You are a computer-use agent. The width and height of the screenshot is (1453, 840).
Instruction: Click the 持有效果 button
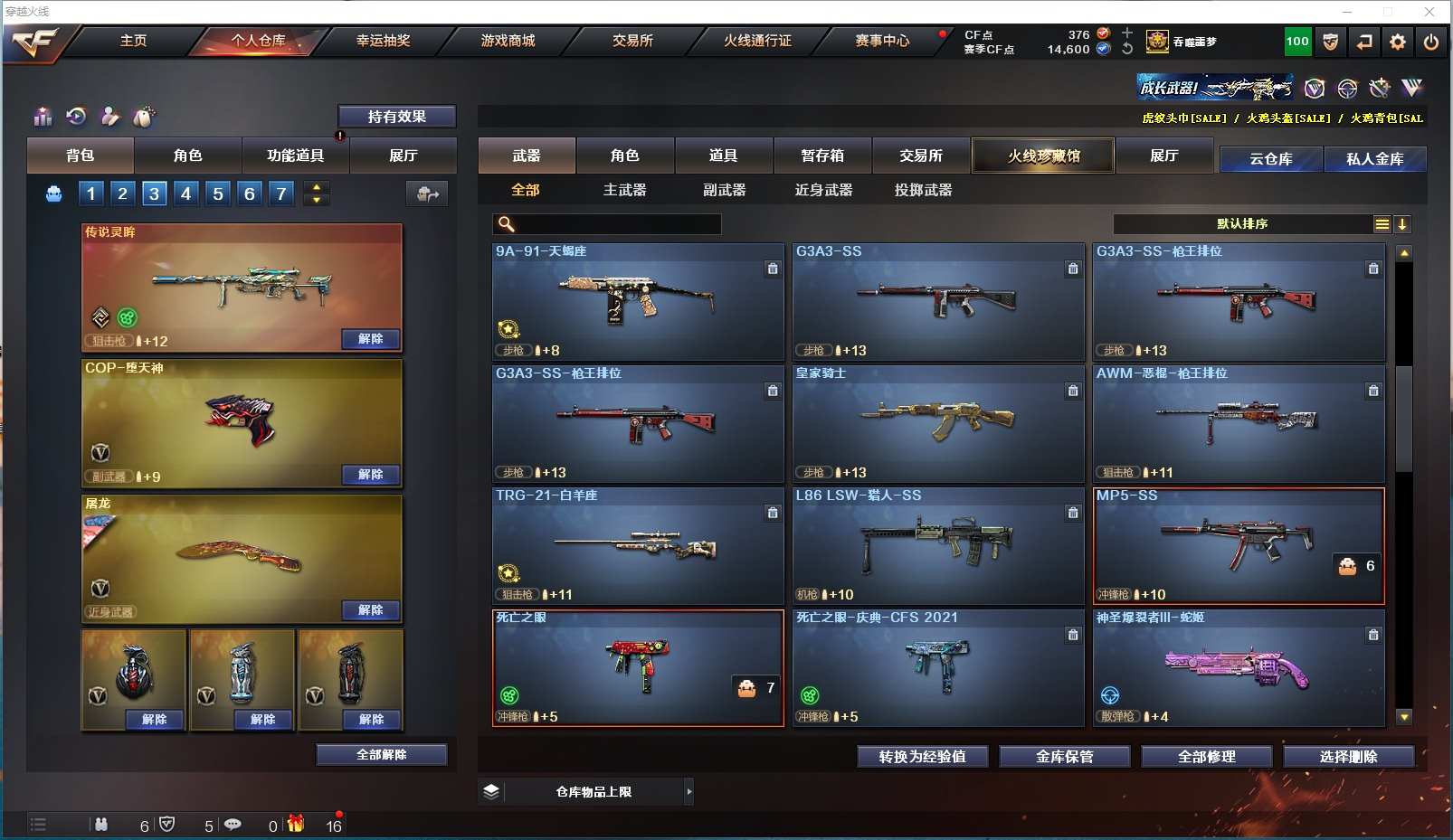click(x=396, y=117)
